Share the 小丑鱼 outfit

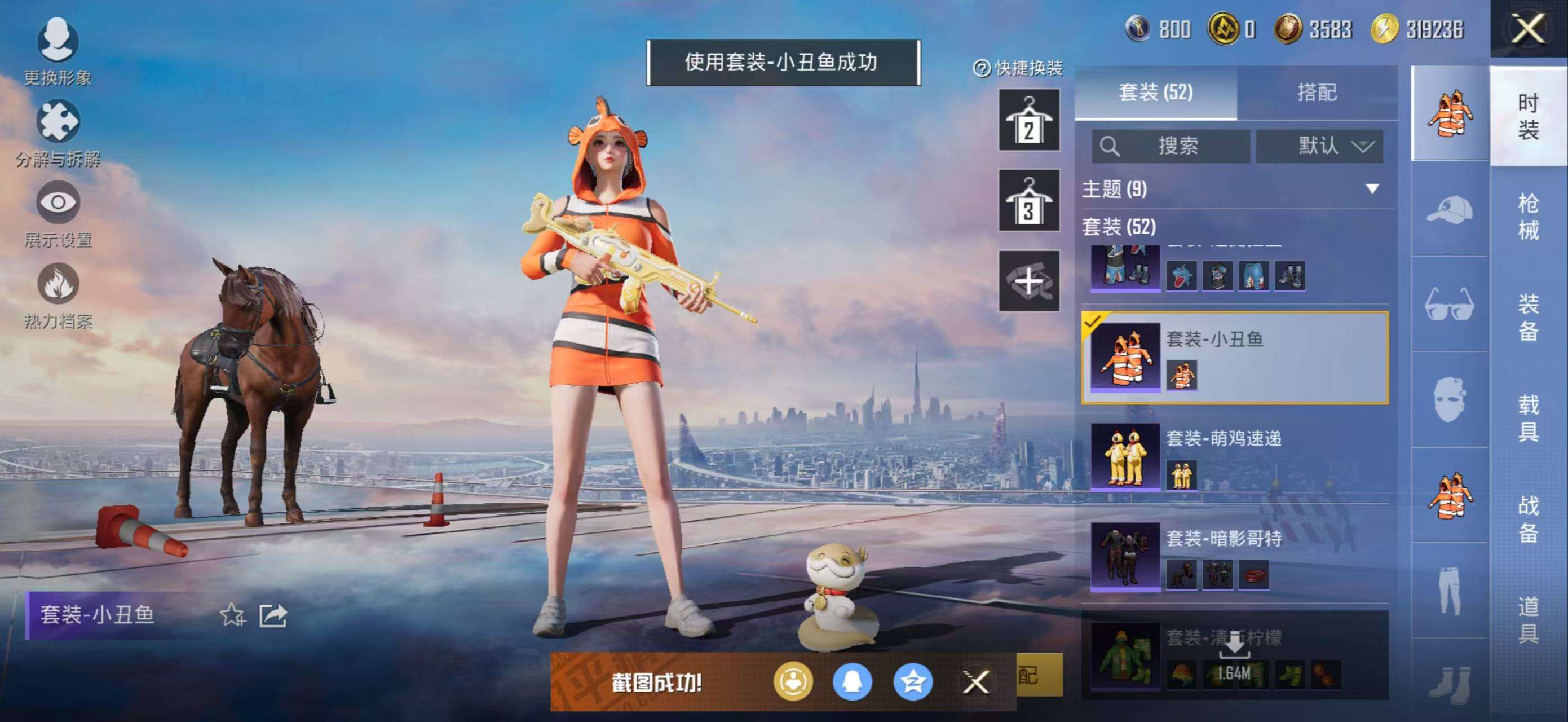pyautogui.click(x=273, y=615)
